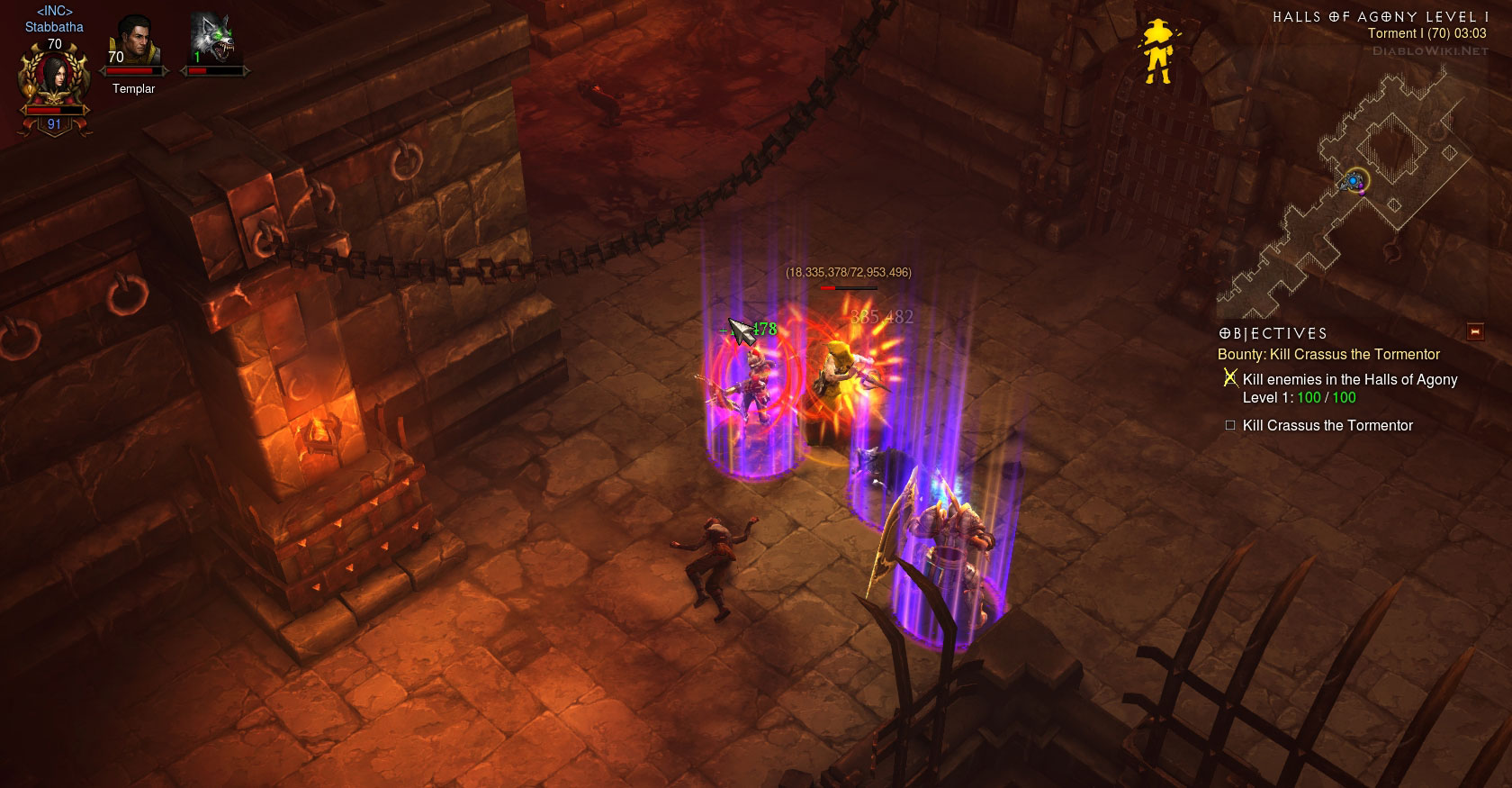Select the Crassus the Tormentor bounty title

coord(1328,355)
